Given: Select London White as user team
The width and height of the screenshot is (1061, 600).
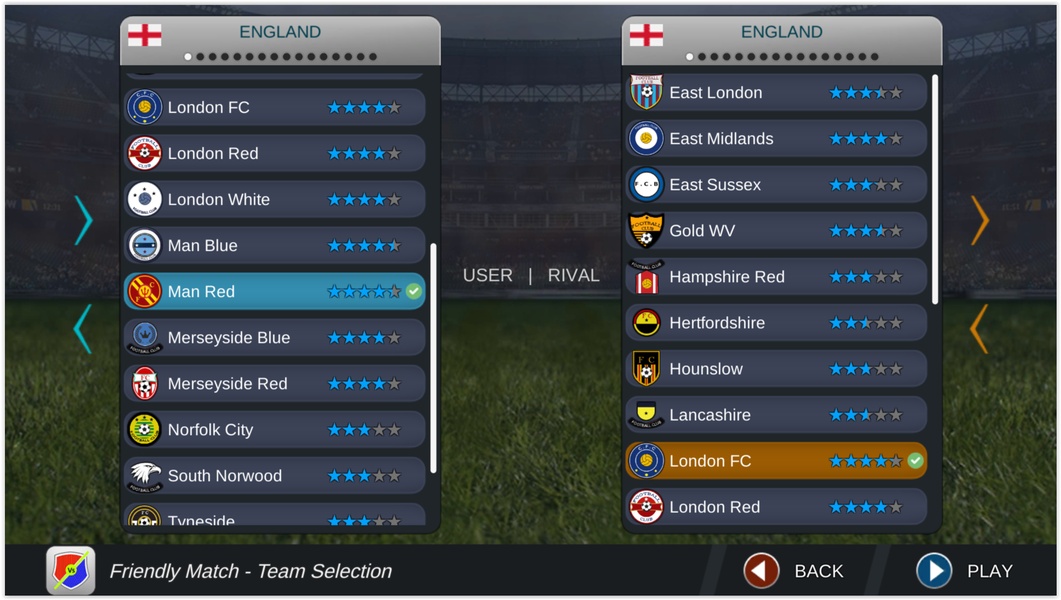Looking at the screenshot, I should click(x=274, y=199).
